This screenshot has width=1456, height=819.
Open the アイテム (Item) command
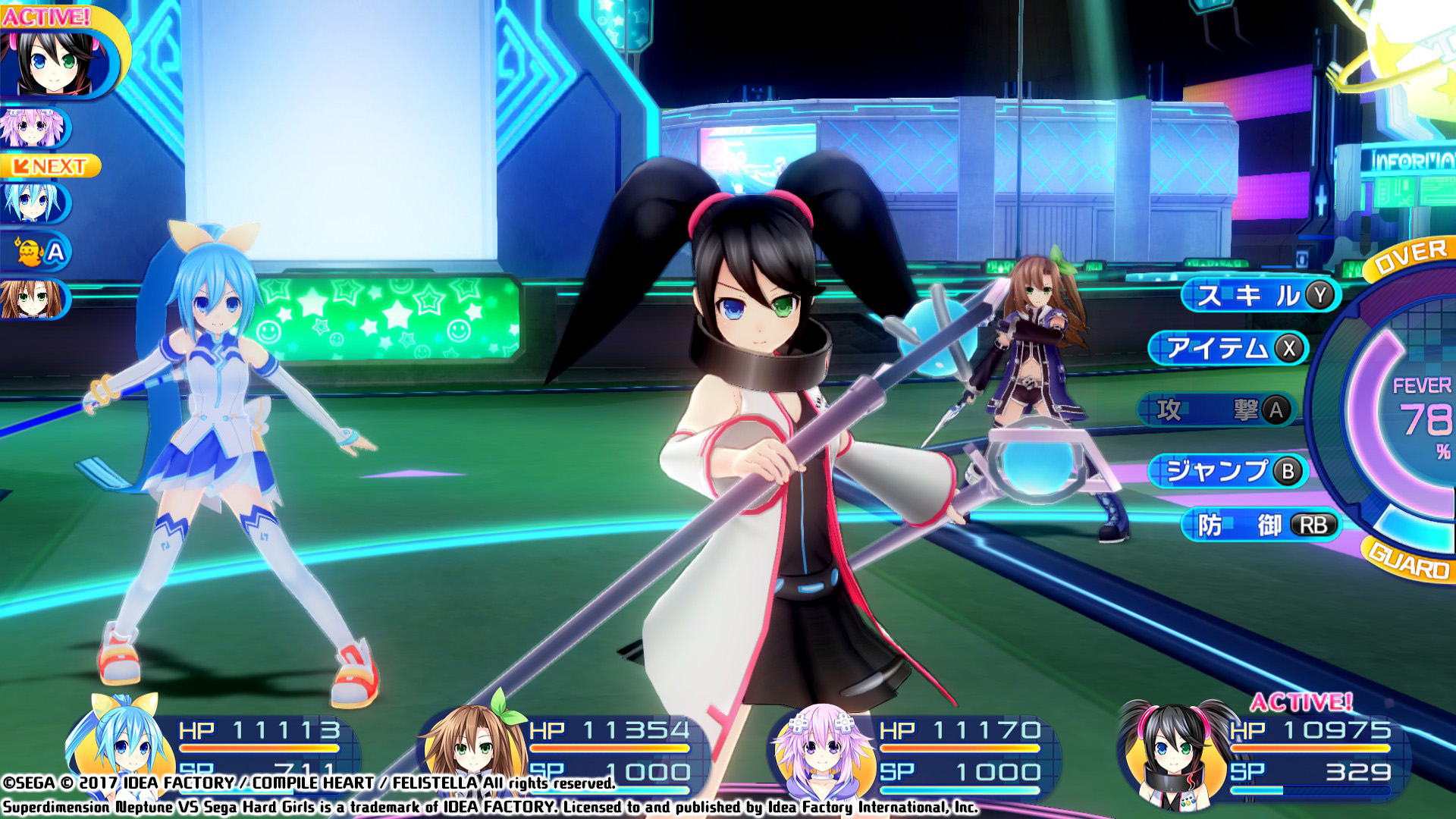pyautogui.click(x=1228, y=348)
